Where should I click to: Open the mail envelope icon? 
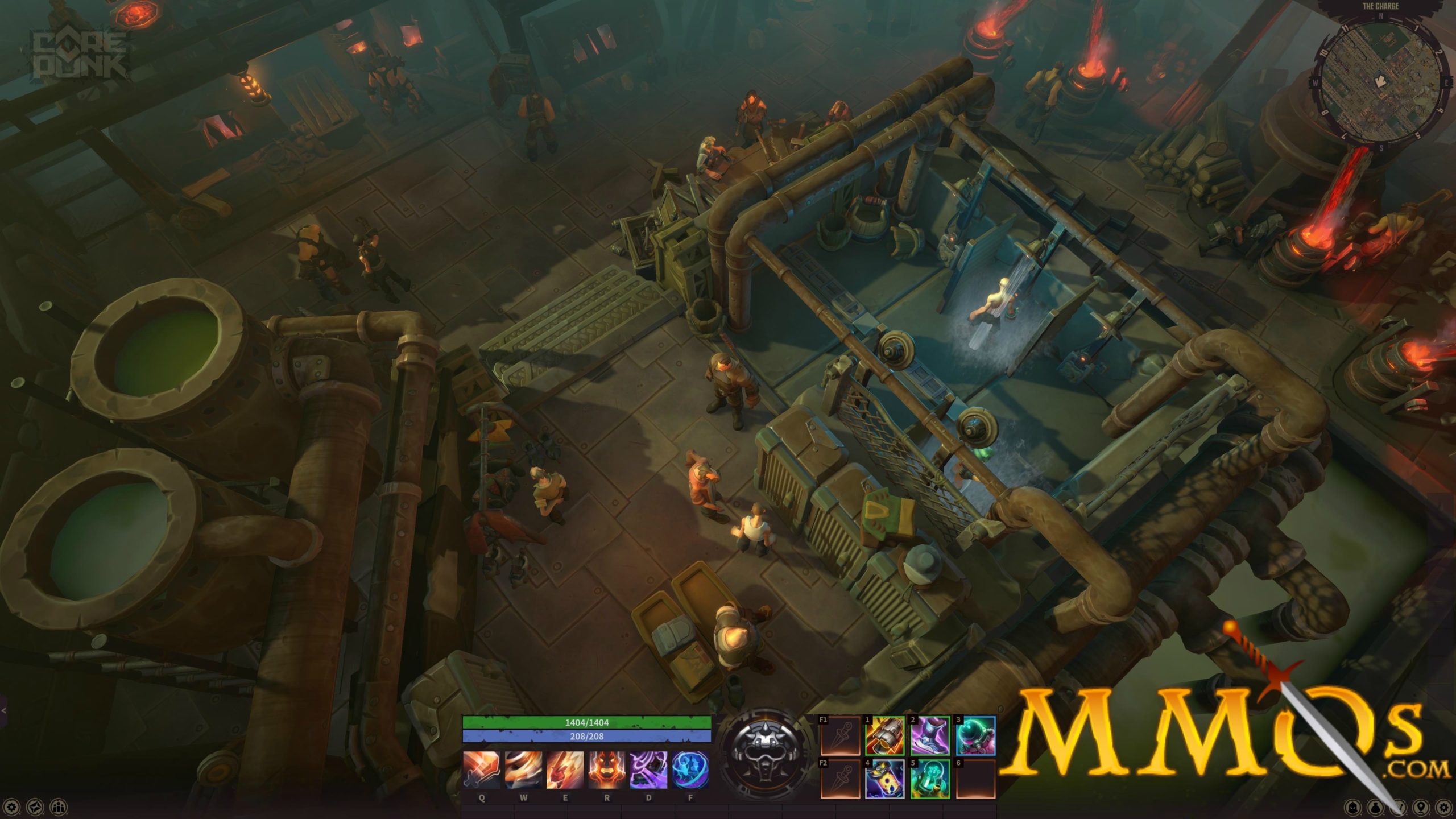point(35,806)
